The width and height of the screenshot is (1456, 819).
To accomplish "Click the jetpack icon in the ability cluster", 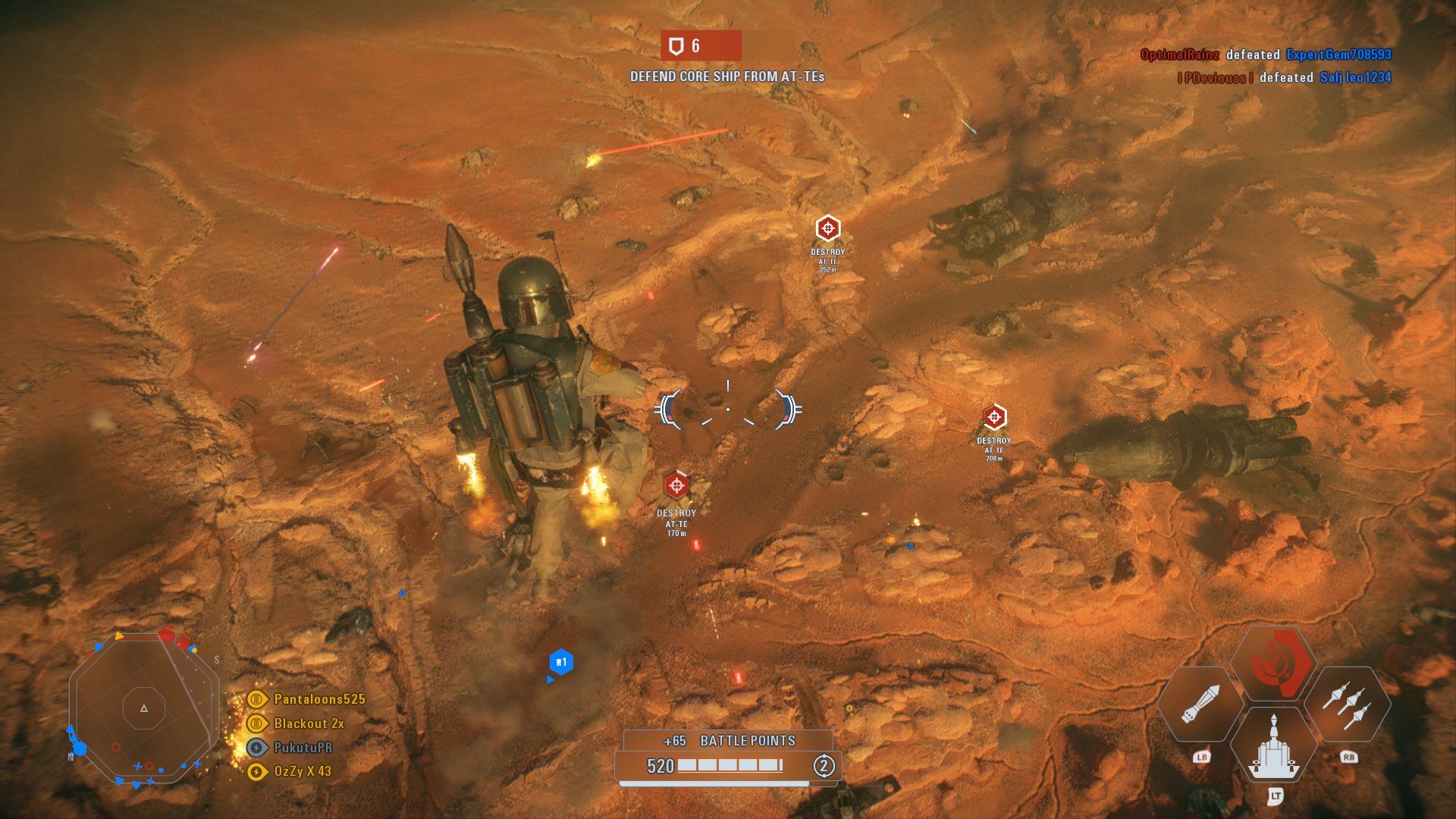I will coord(1273,746).
